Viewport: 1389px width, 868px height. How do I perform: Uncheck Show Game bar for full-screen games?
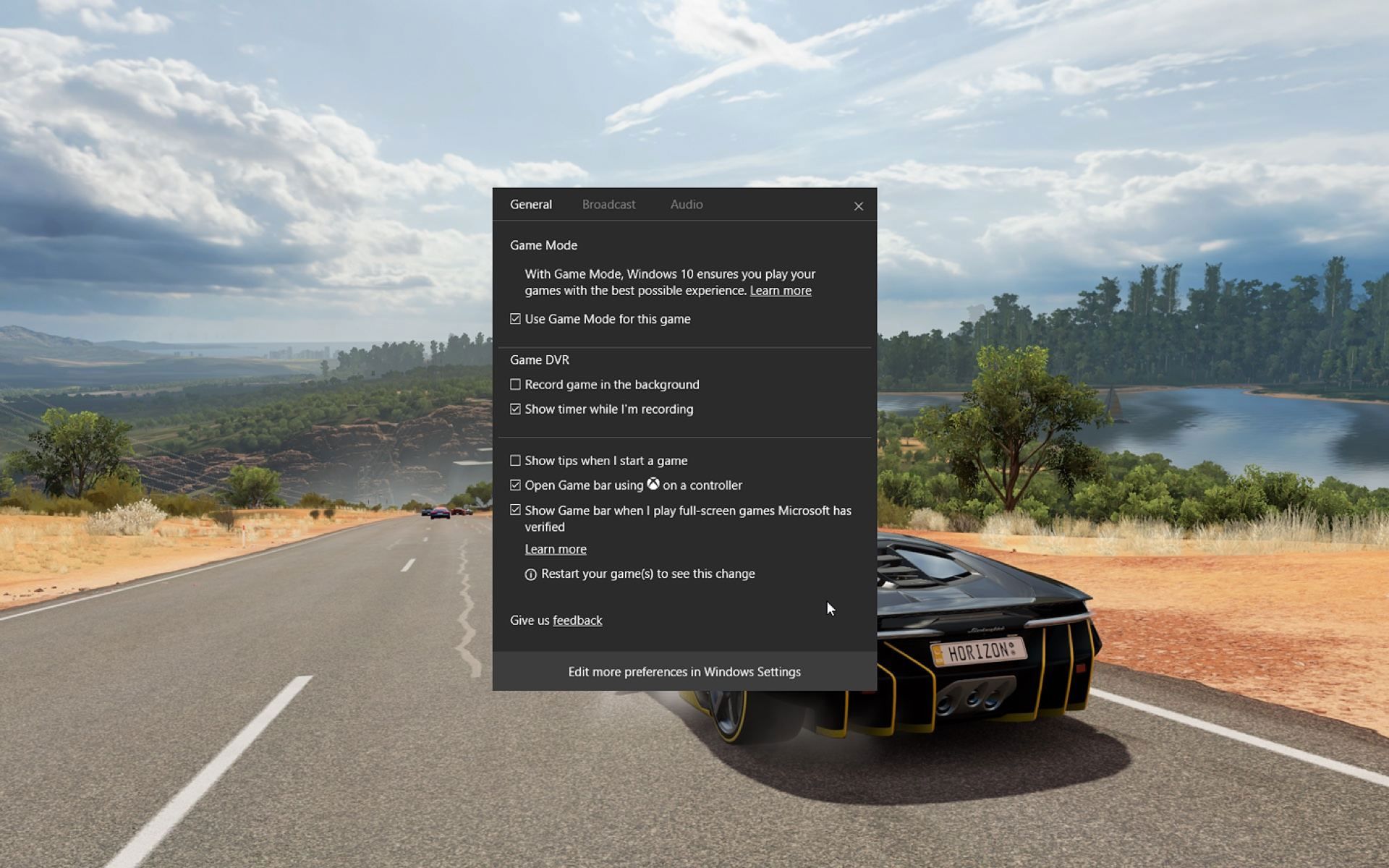pos(515,510)
